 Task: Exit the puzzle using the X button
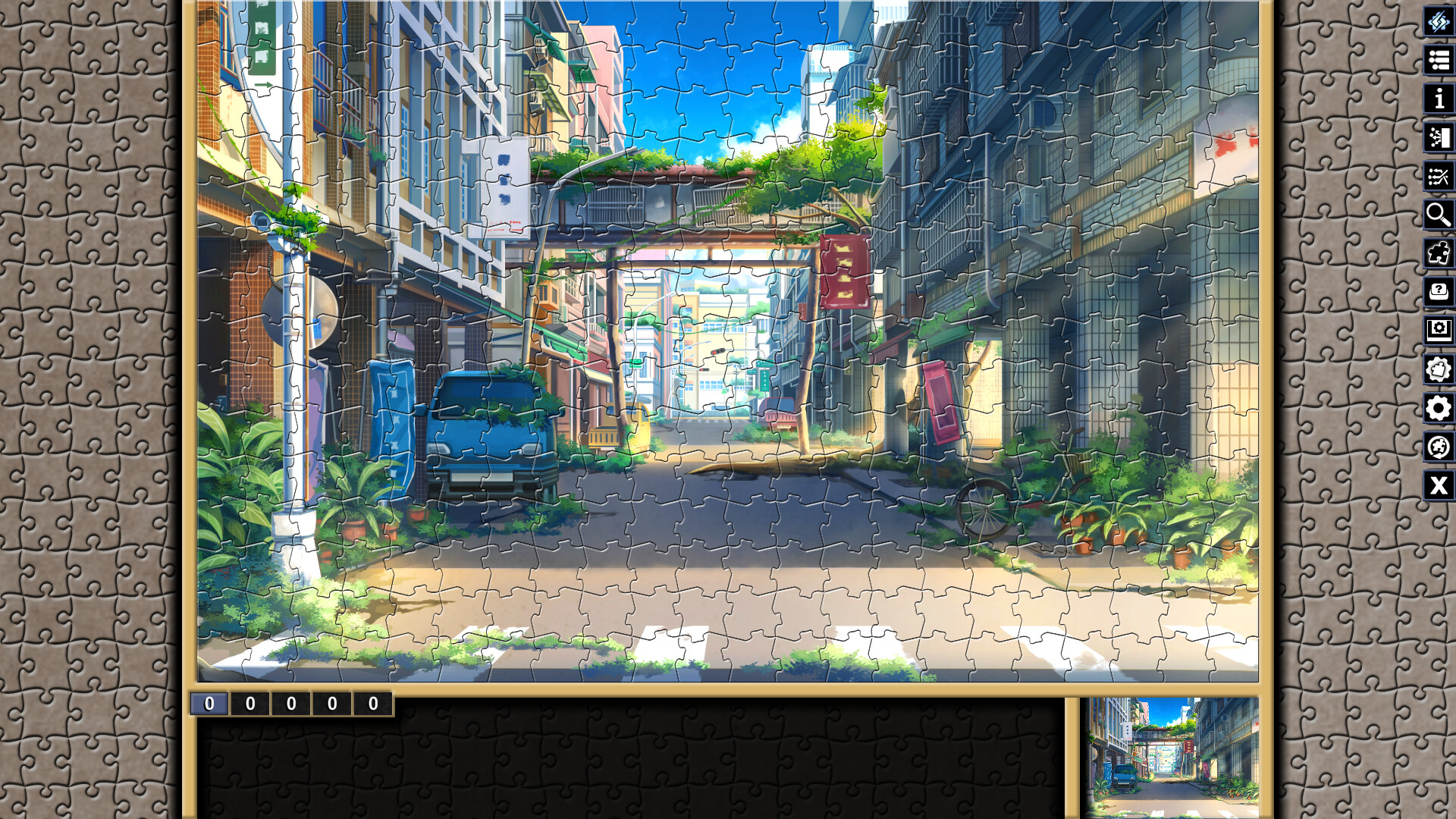pos(1436,485)
